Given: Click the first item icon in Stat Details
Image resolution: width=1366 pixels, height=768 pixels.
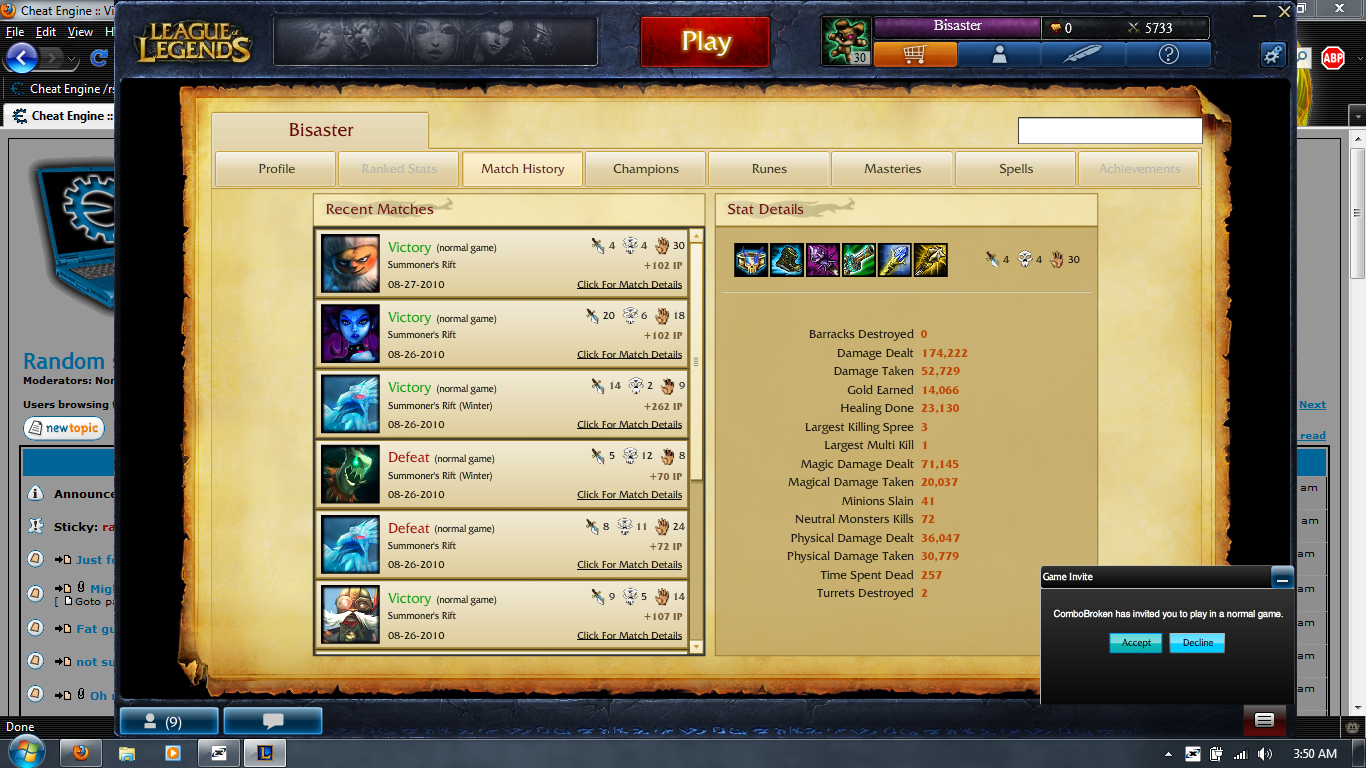Looking at the screenshot, I should click(751, 259).
